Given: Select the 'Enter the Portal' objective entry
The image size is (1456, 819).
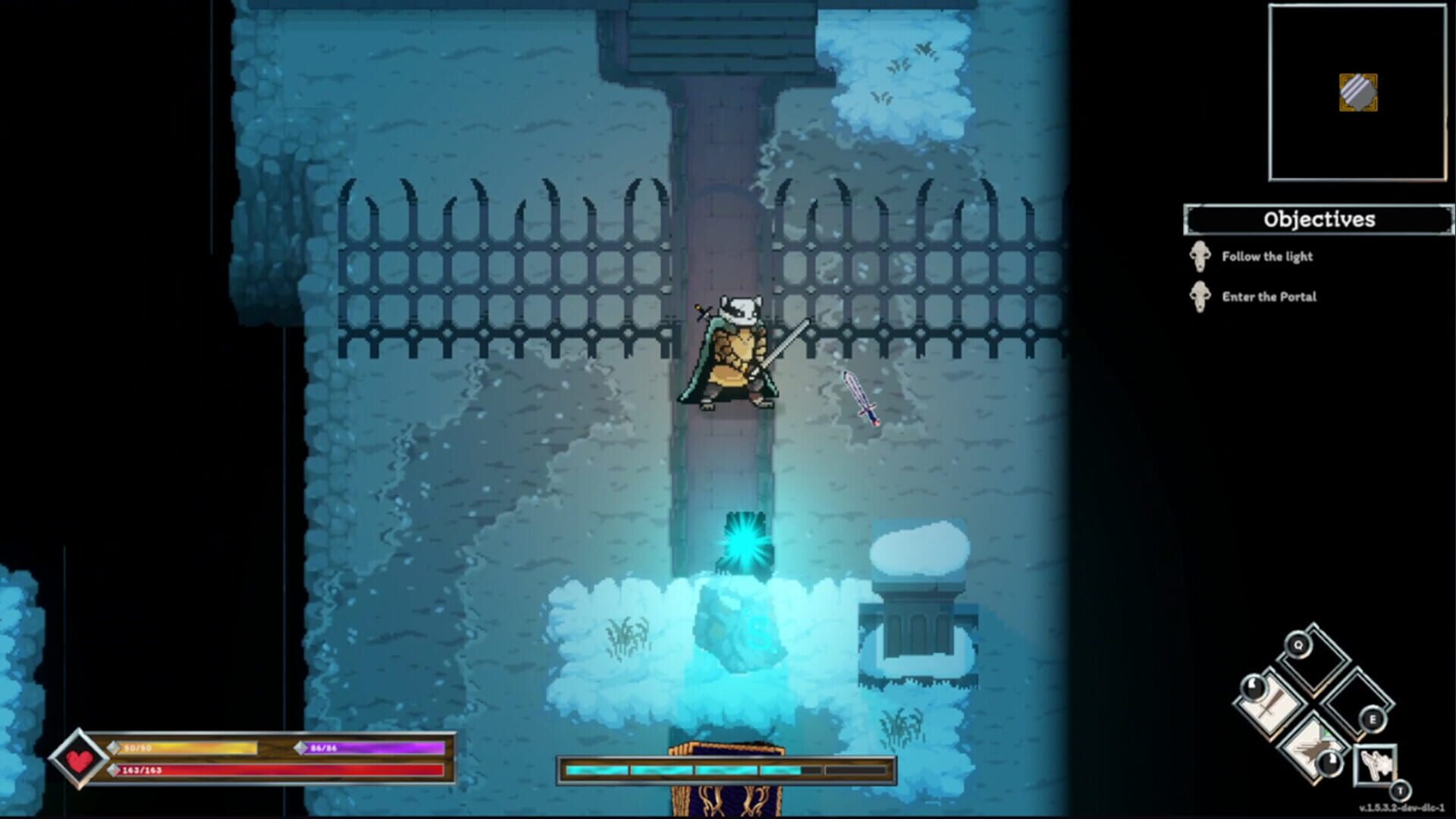Looking at the screenshot, I should (1270, 297).
